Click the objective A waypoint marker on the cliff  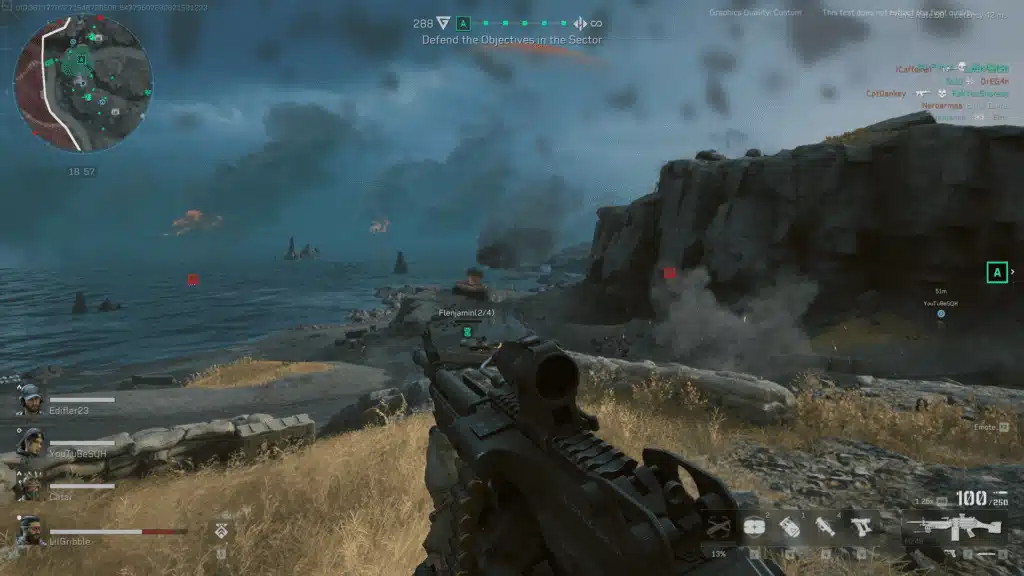996,272
